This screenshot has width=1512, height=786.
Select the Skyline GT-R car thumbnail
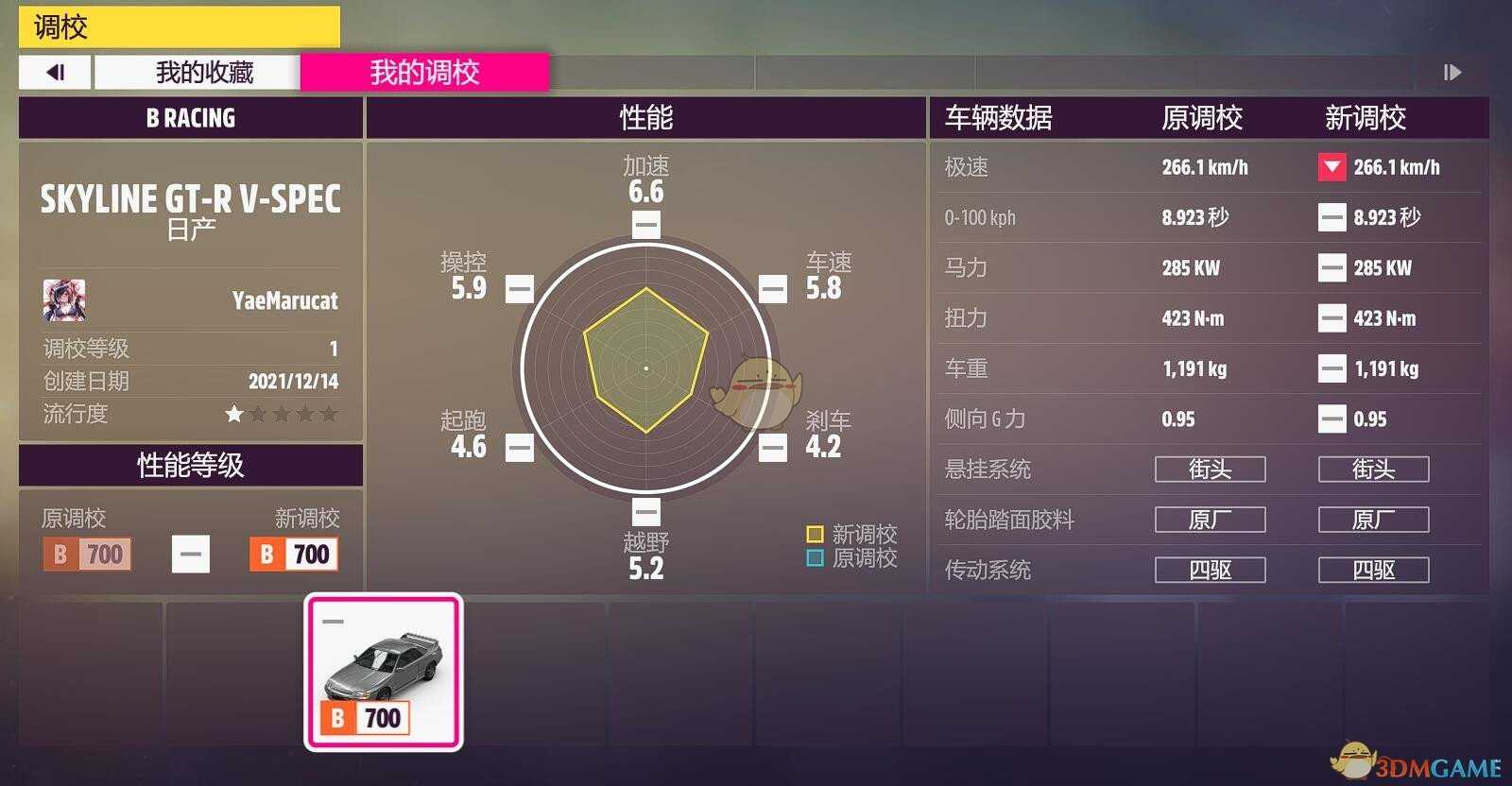pyautogui.click(x=382, y=669)
